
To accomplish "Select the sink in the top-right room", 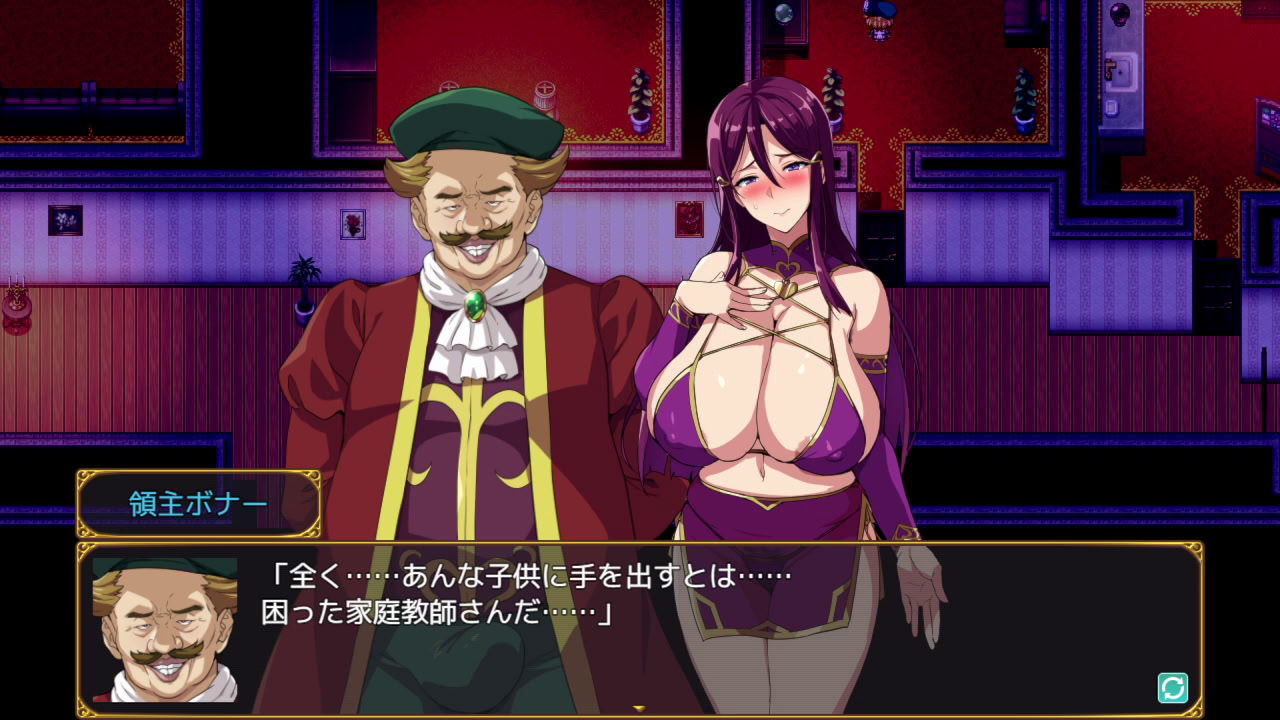I will 1120,70.
